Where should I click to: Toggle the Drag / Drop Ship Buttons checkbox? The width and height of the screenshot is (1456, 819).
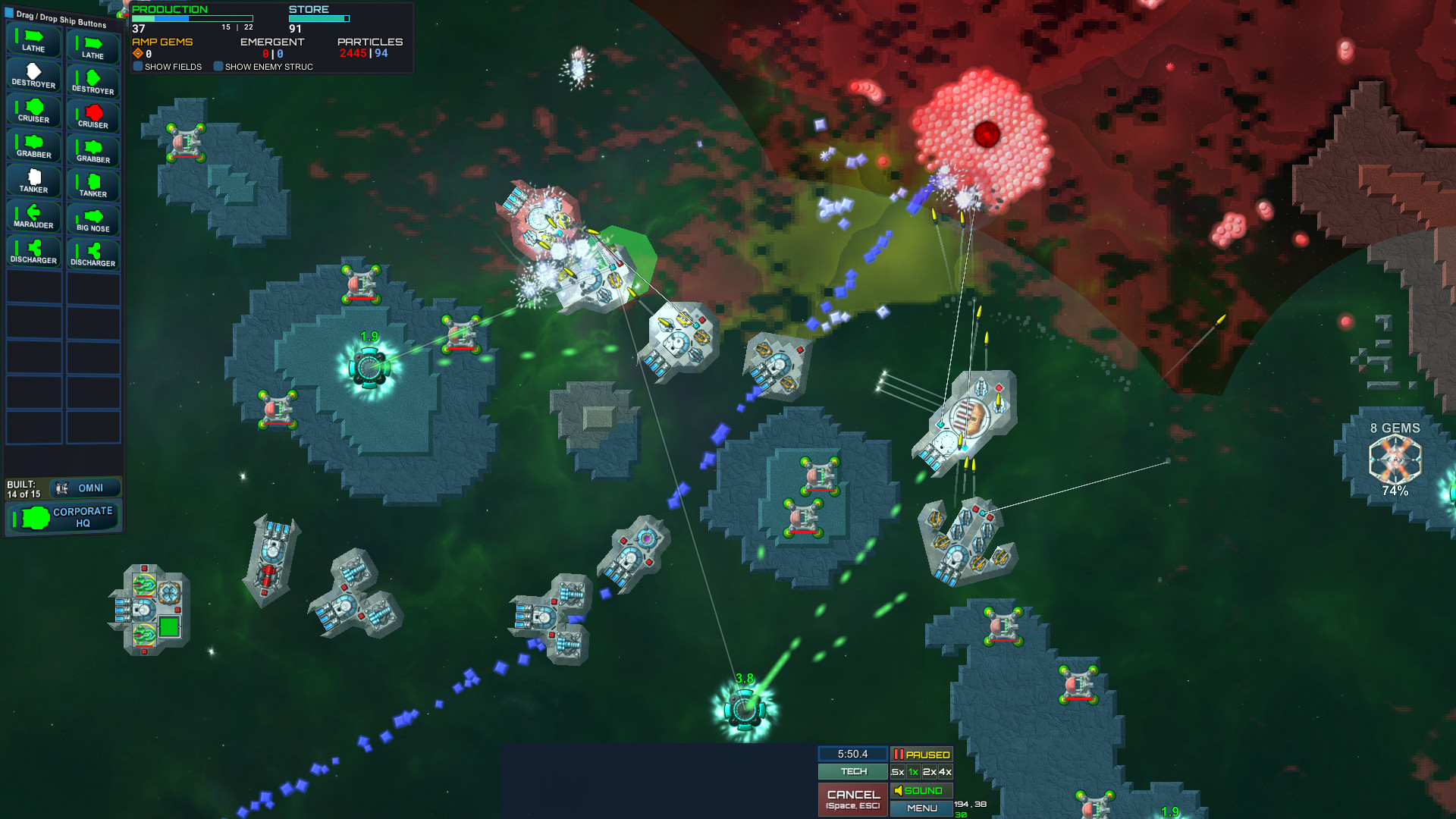click(x=8, y=13)
